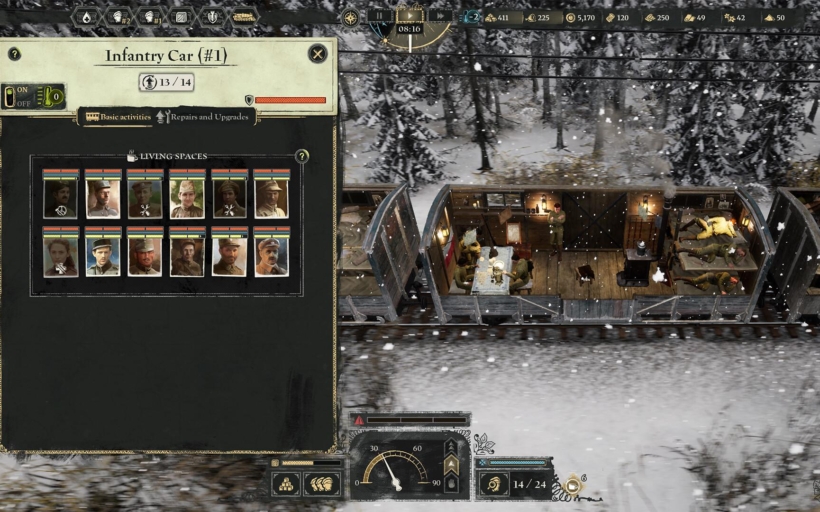Image resolution: width=820 pixels, height=512 pixels.
Task: Click the helmeted soldier icon beside 14/24
Action: point(492,484)
